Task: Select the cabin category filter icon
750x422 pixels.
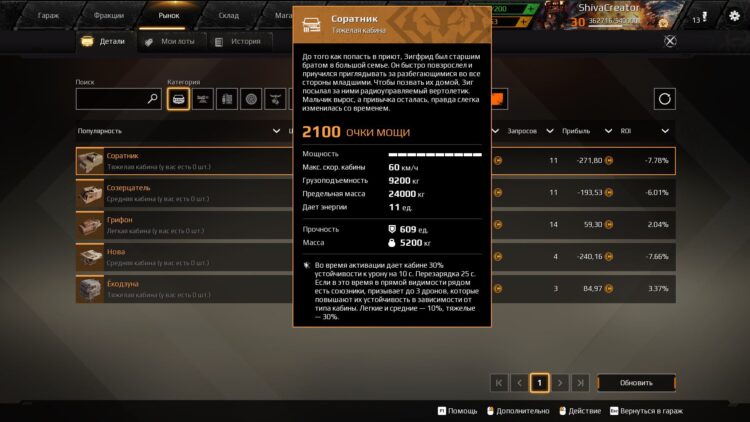Action: pyautogui.click(x=179, y=99)
